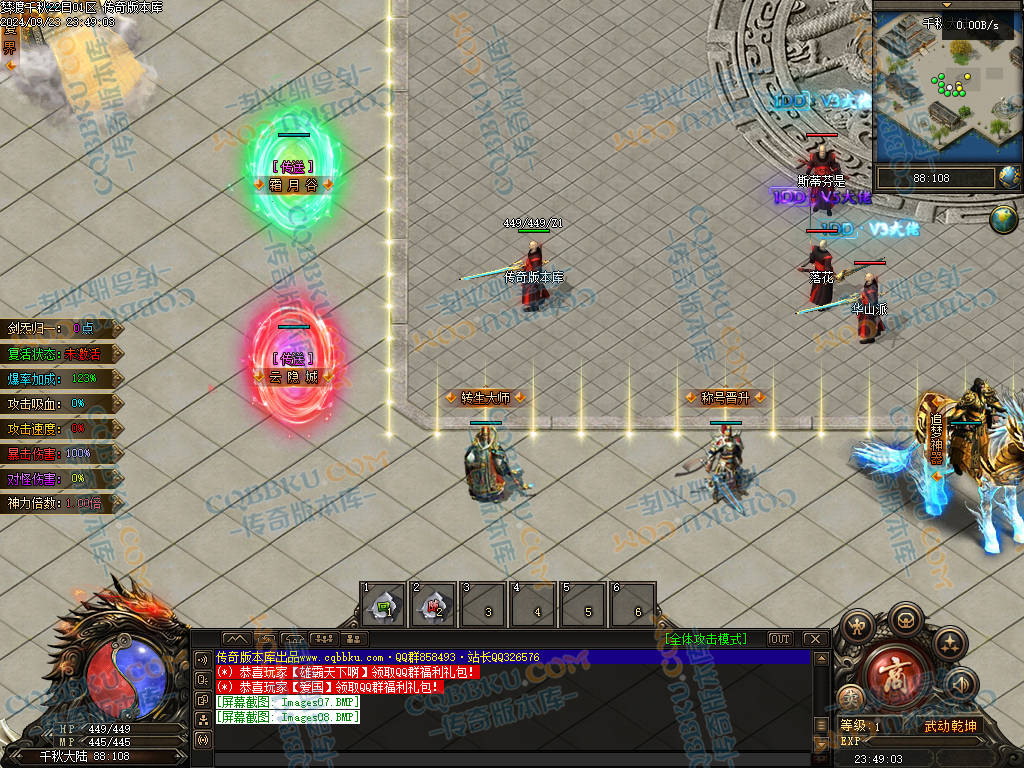Teleport to 霜月谷 via the green portal label
The height and width of the screenshot is (768, 1024).
pos(293,185)
